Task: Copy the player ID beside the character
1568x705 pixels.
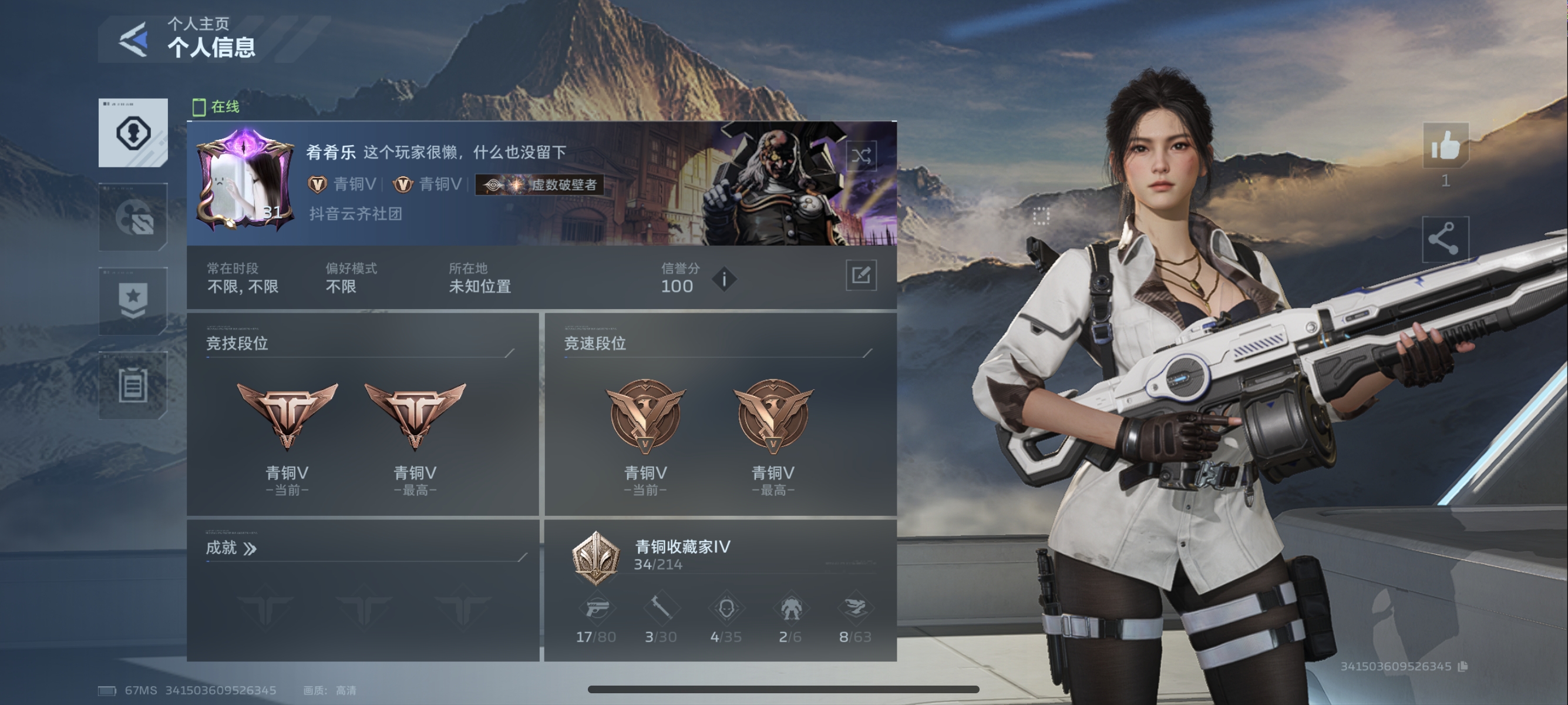Action: click(1464, 667)
